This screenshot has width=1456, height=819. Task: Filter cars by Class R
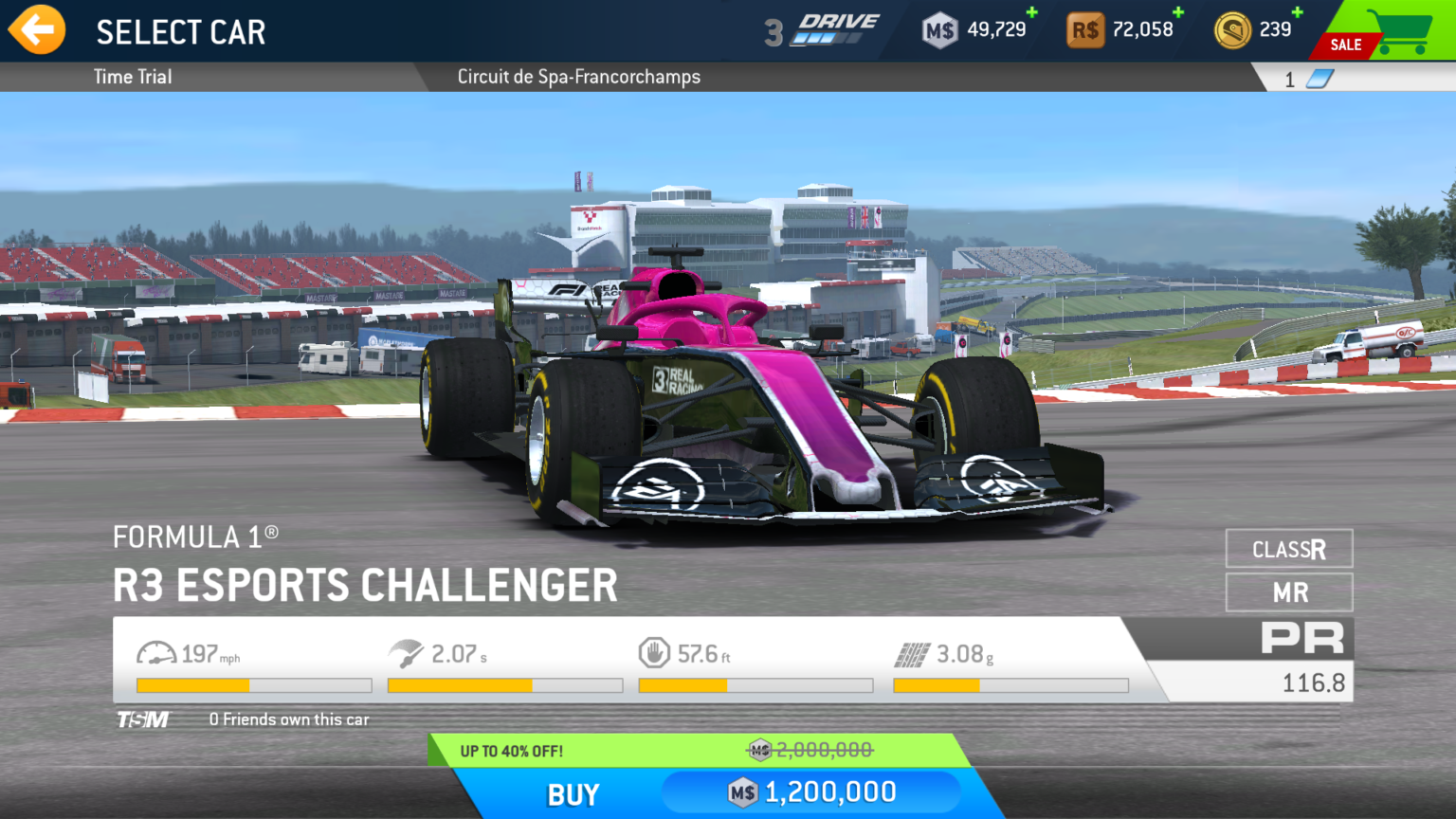(1289, 549)
